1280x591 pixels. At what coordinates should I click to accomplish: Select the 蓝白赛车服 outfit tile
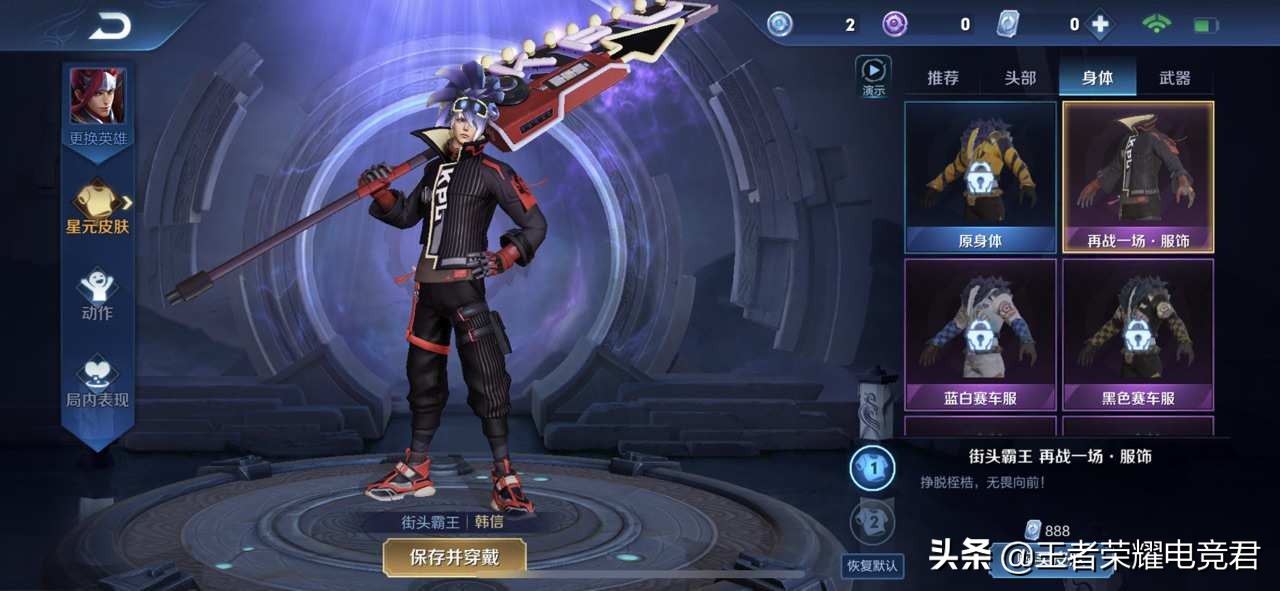tap(980, 334)
